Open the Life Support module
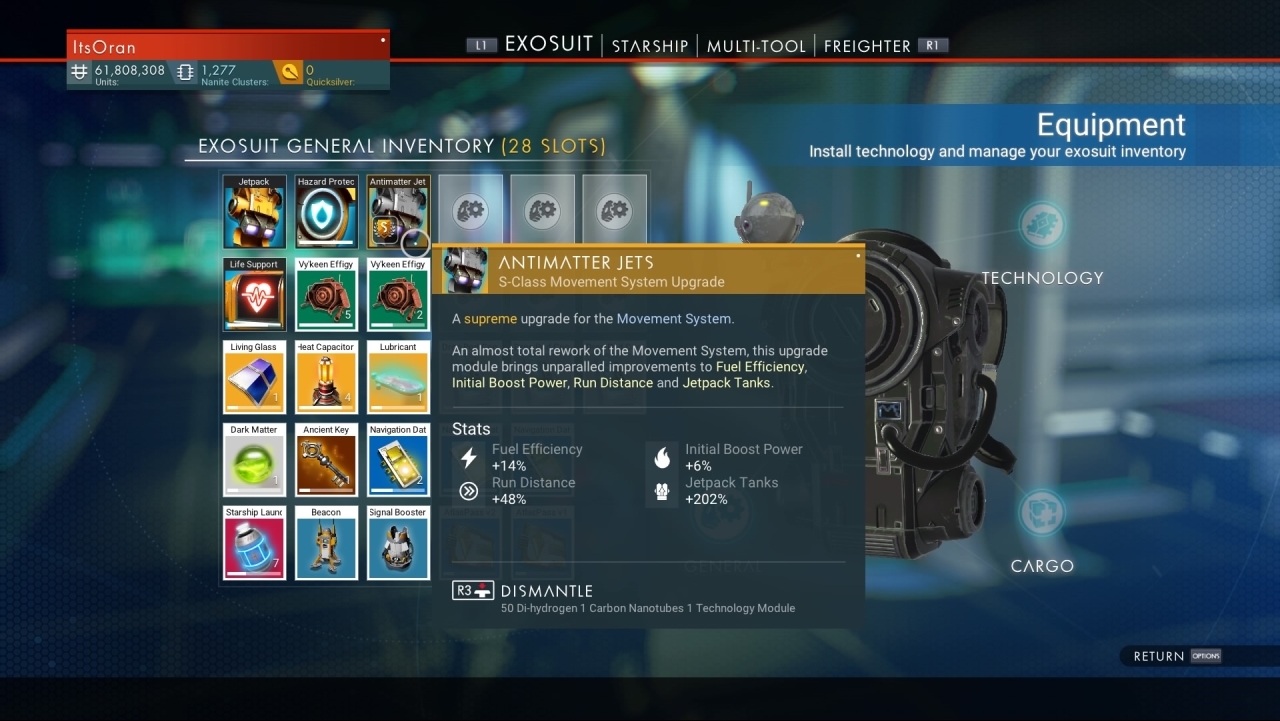Image resolution: width=1280 pixels, height=721 pixels. pos(254,294)
